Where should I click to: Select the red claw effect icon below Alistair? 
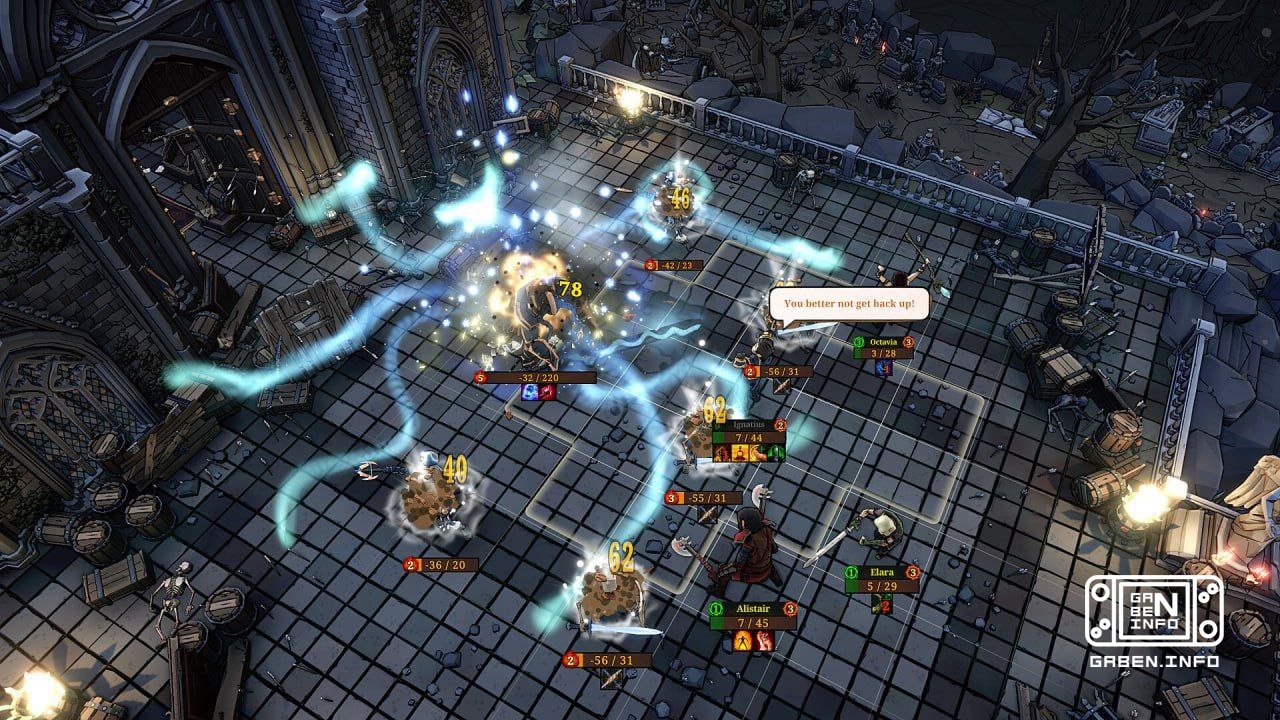764,640
